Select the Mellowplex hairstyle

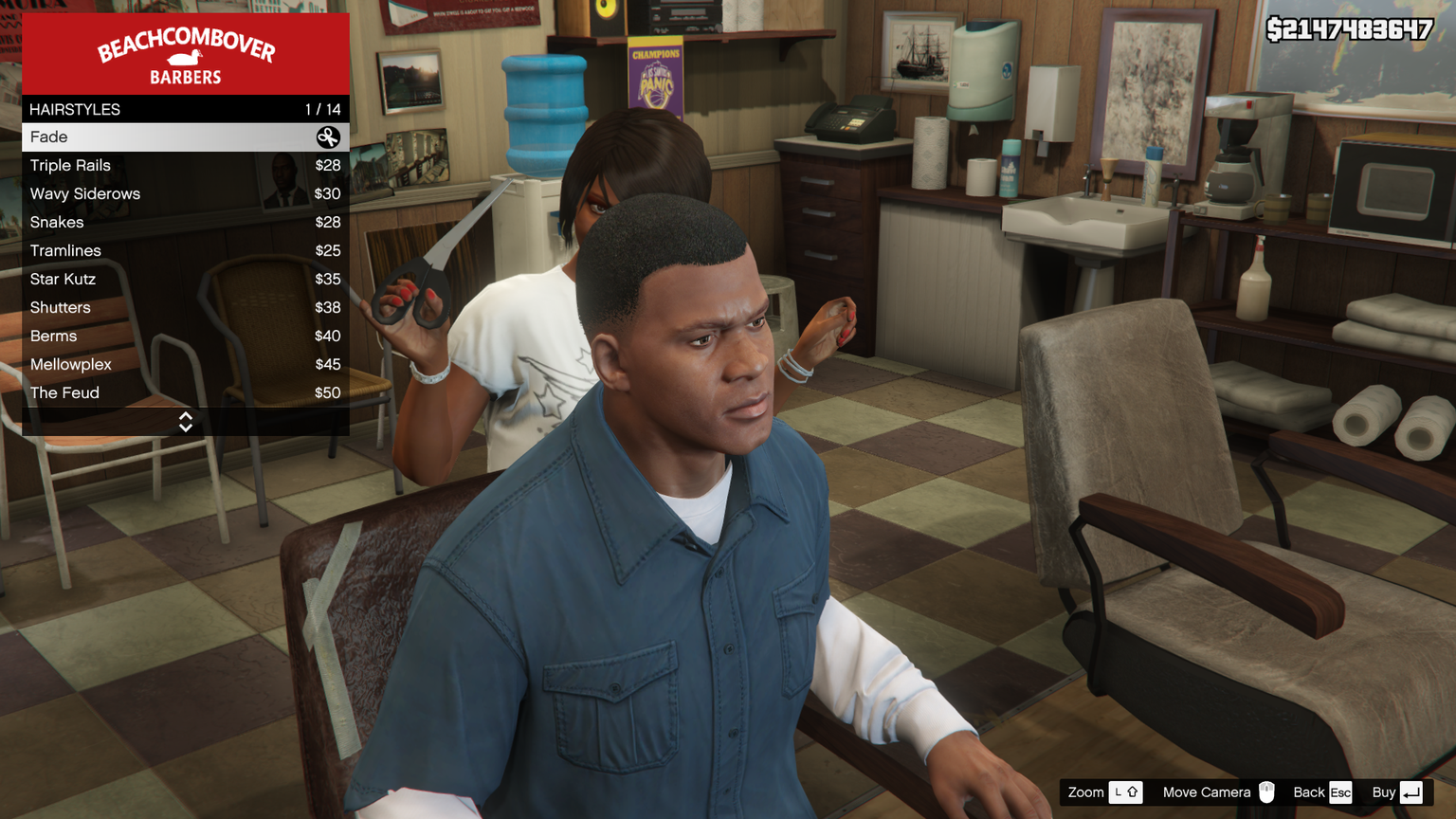coord(185,365)
